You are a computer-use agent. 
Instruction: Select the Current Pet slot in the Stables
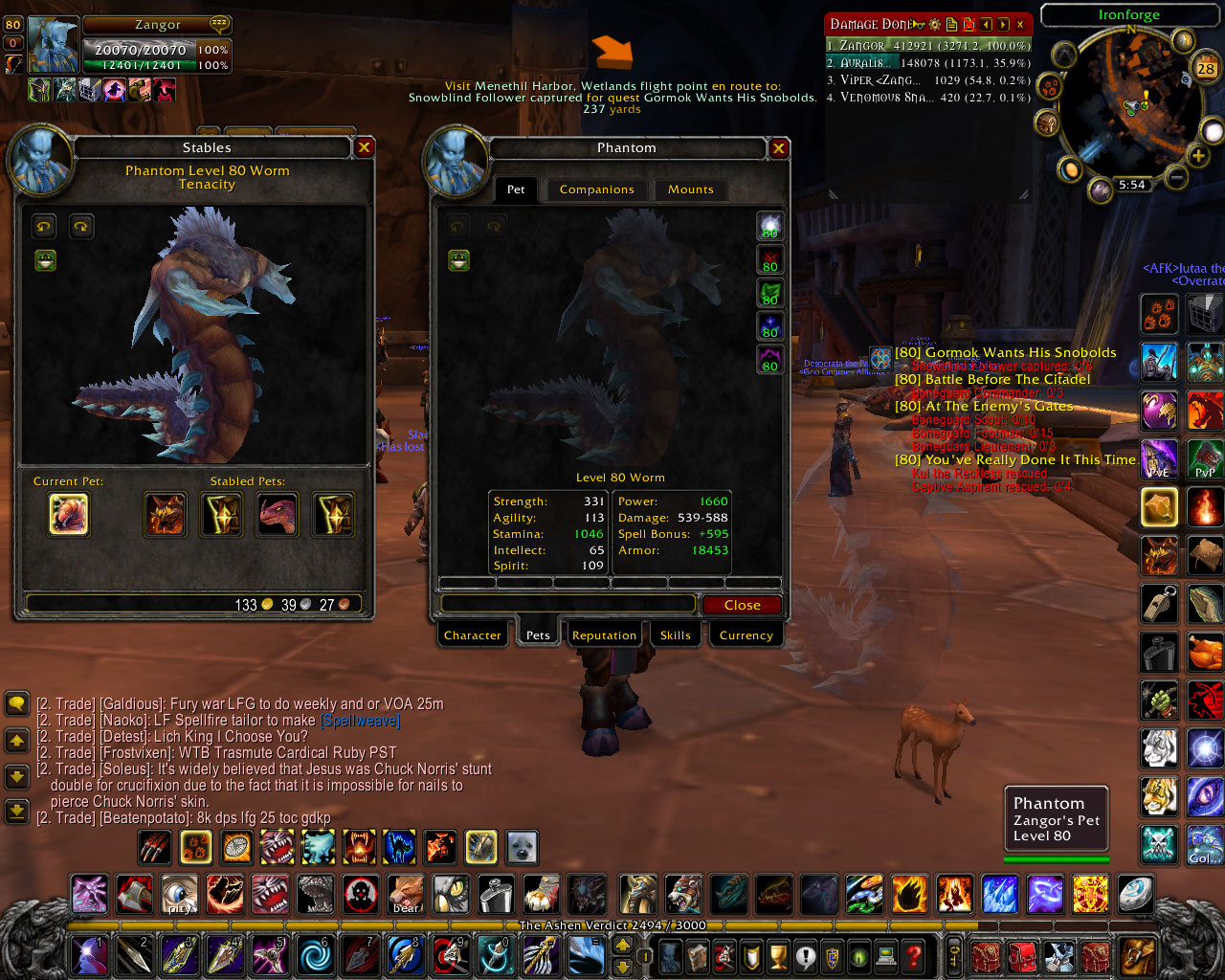[68, 514]
